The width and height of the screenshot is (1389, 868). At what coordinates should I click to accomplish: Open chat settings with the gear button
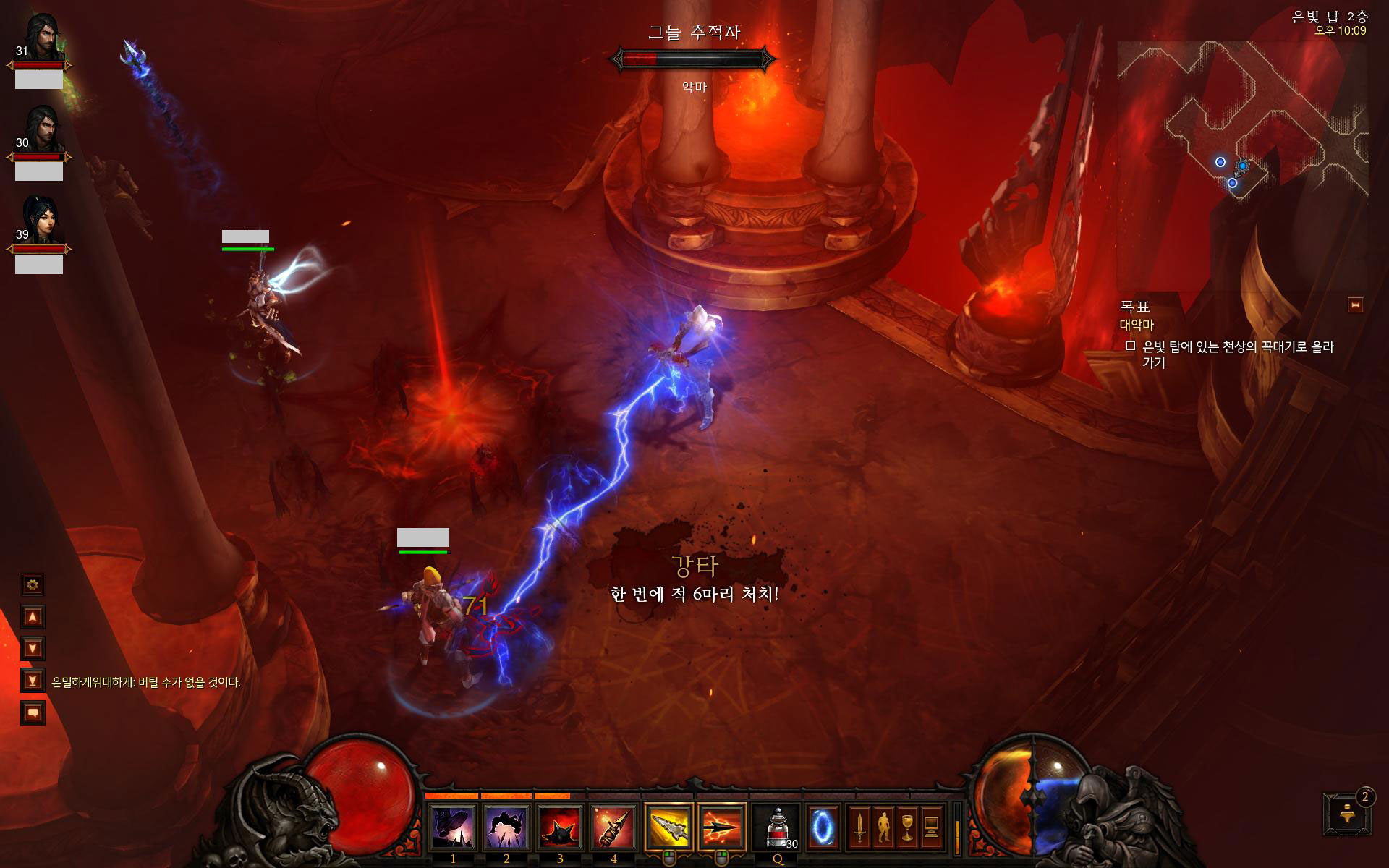point(33,584)
